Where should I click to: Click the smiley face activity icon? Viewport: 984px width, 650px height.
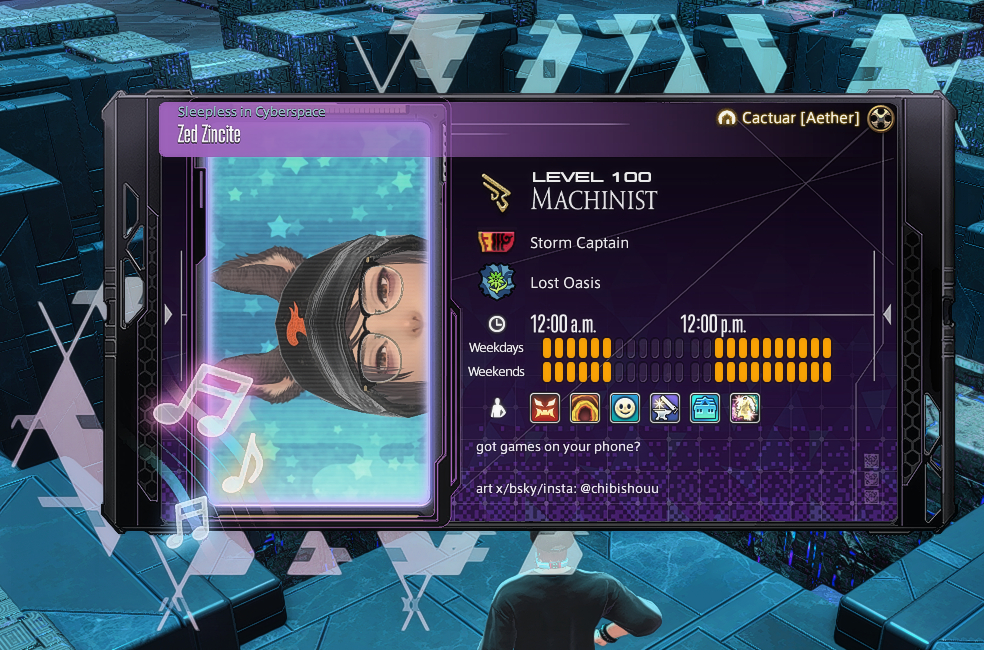click(625, 408)
